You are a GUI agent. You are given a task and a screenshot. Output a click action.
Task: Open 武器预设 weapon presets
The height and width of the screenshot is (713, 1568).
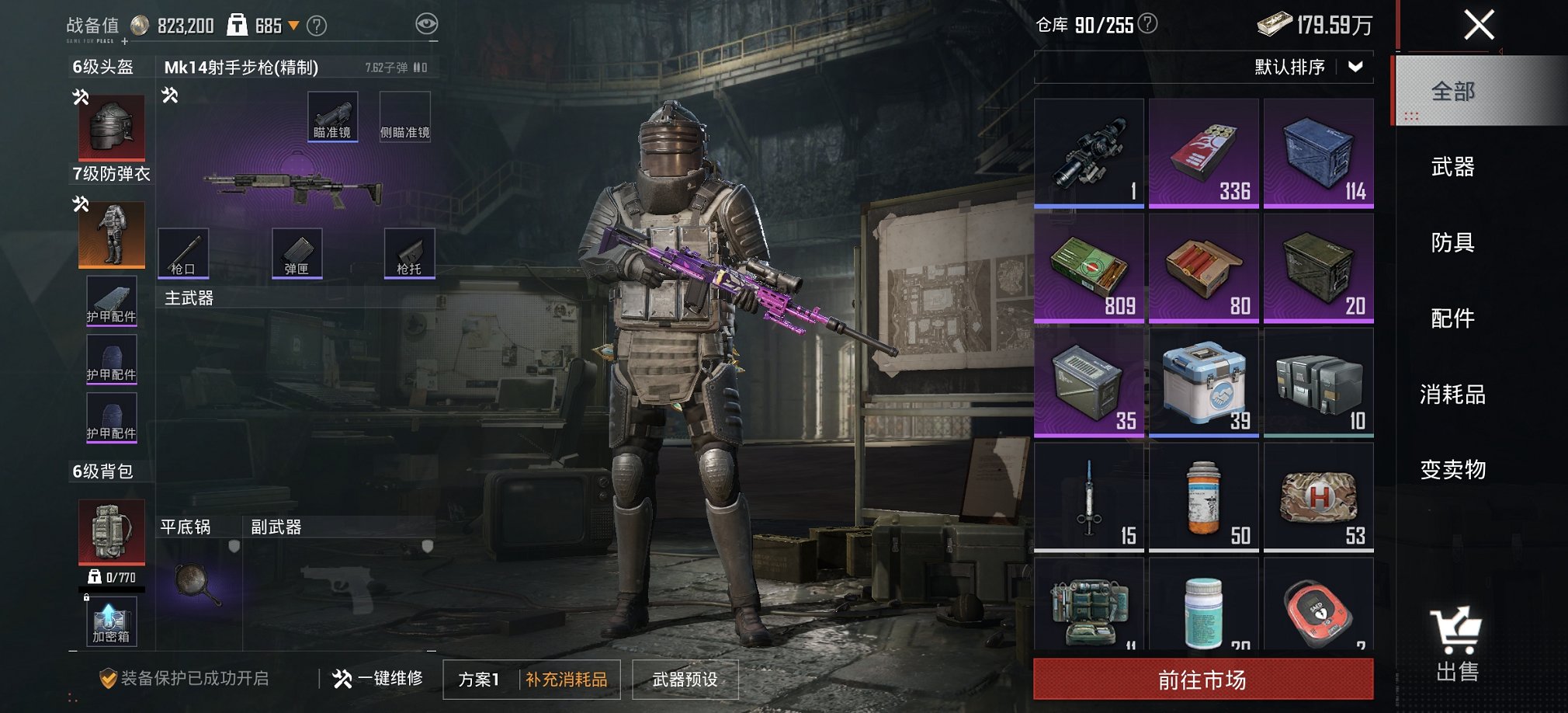click(685, 677)
